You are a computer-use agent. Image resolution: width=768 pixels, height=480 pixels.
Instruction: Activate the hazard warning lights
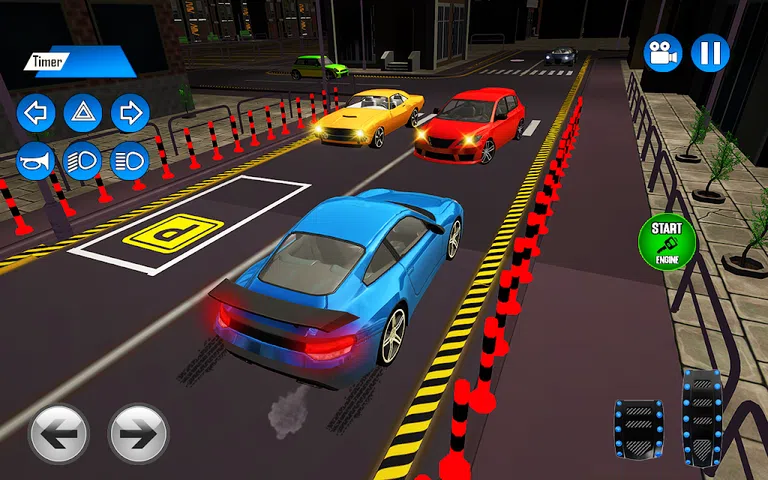(x=83, y=113)
